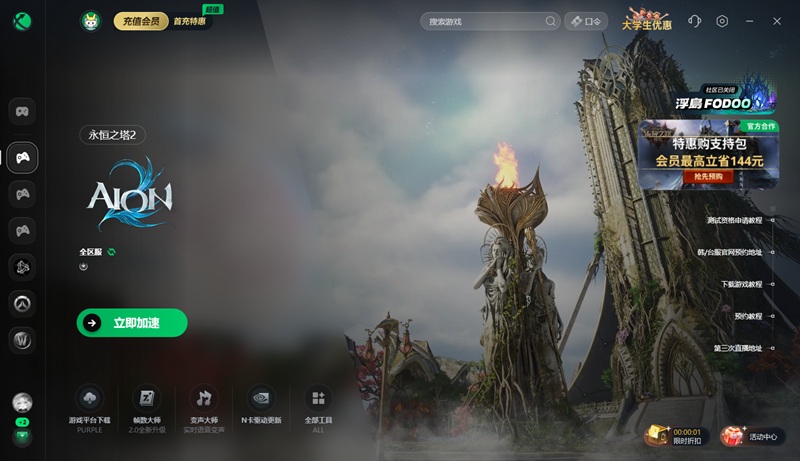Open the 下载游戏教程 download tutorial link
800x461 pixels.
tap(741, 284)
